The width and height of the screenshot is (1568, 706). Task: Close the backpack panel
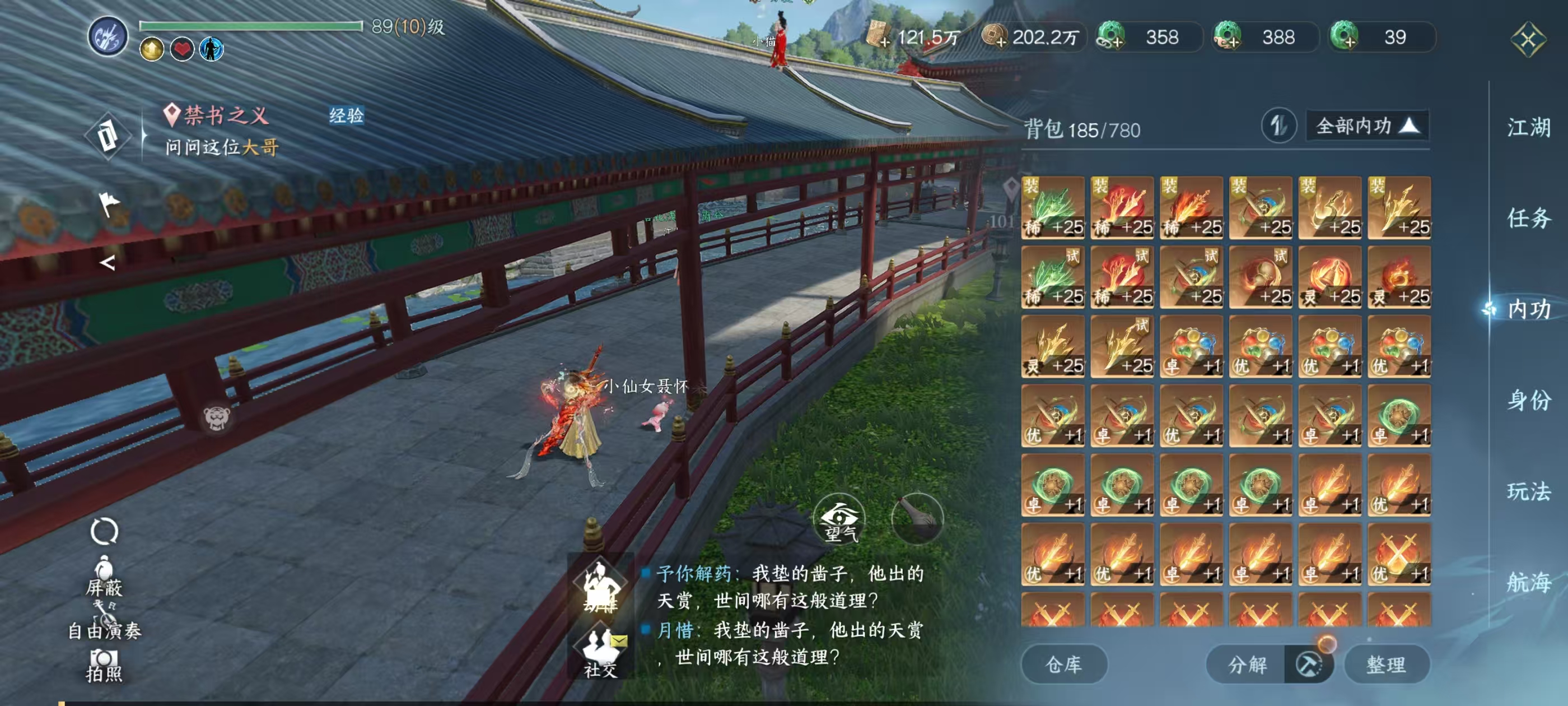click(1528, 40)
